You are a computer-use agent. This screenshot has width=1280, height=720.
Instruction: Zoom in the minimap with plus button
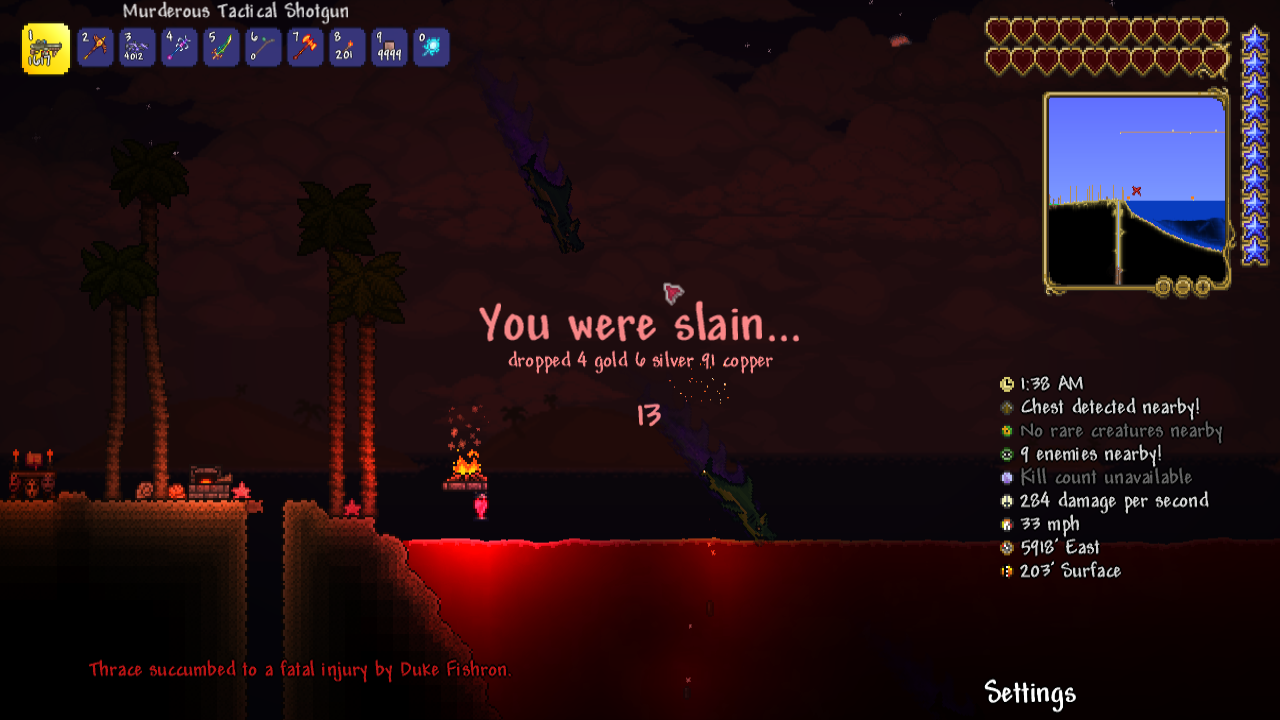pyautogui.click(x=1203, y=287)
